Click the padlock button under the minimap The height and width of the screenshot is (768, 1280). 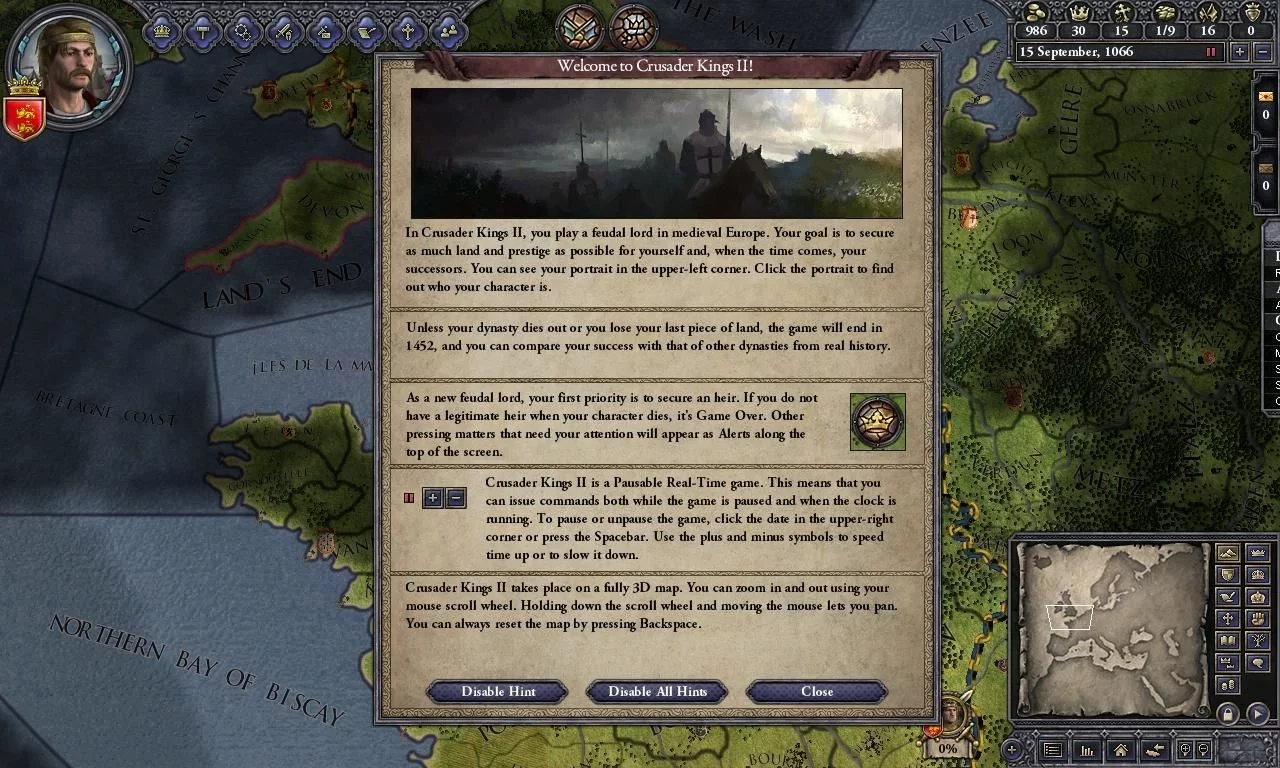[1227, 714]
